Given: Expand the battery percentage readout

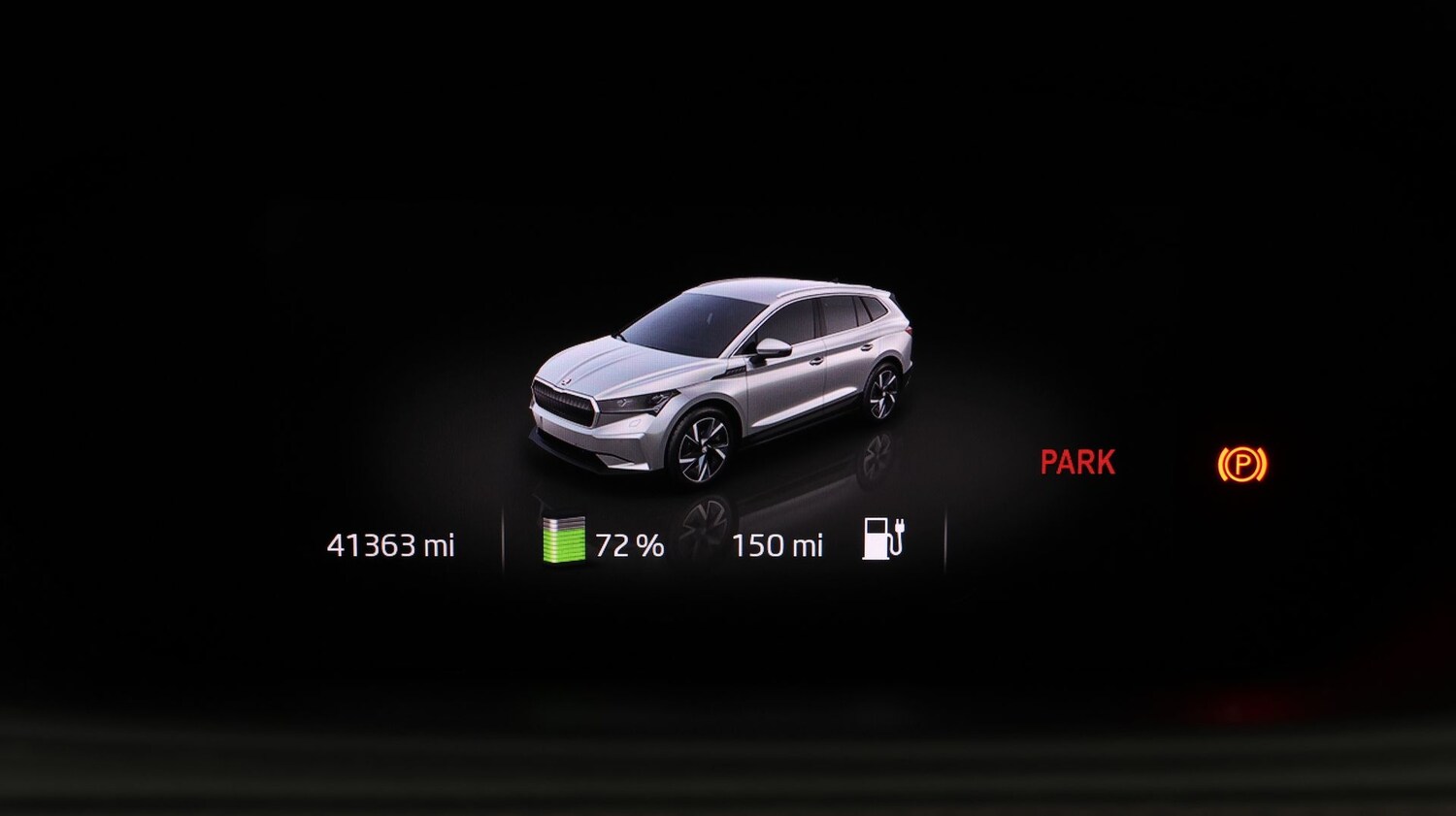Looking at the screenshot, I should tap(631, 543).
